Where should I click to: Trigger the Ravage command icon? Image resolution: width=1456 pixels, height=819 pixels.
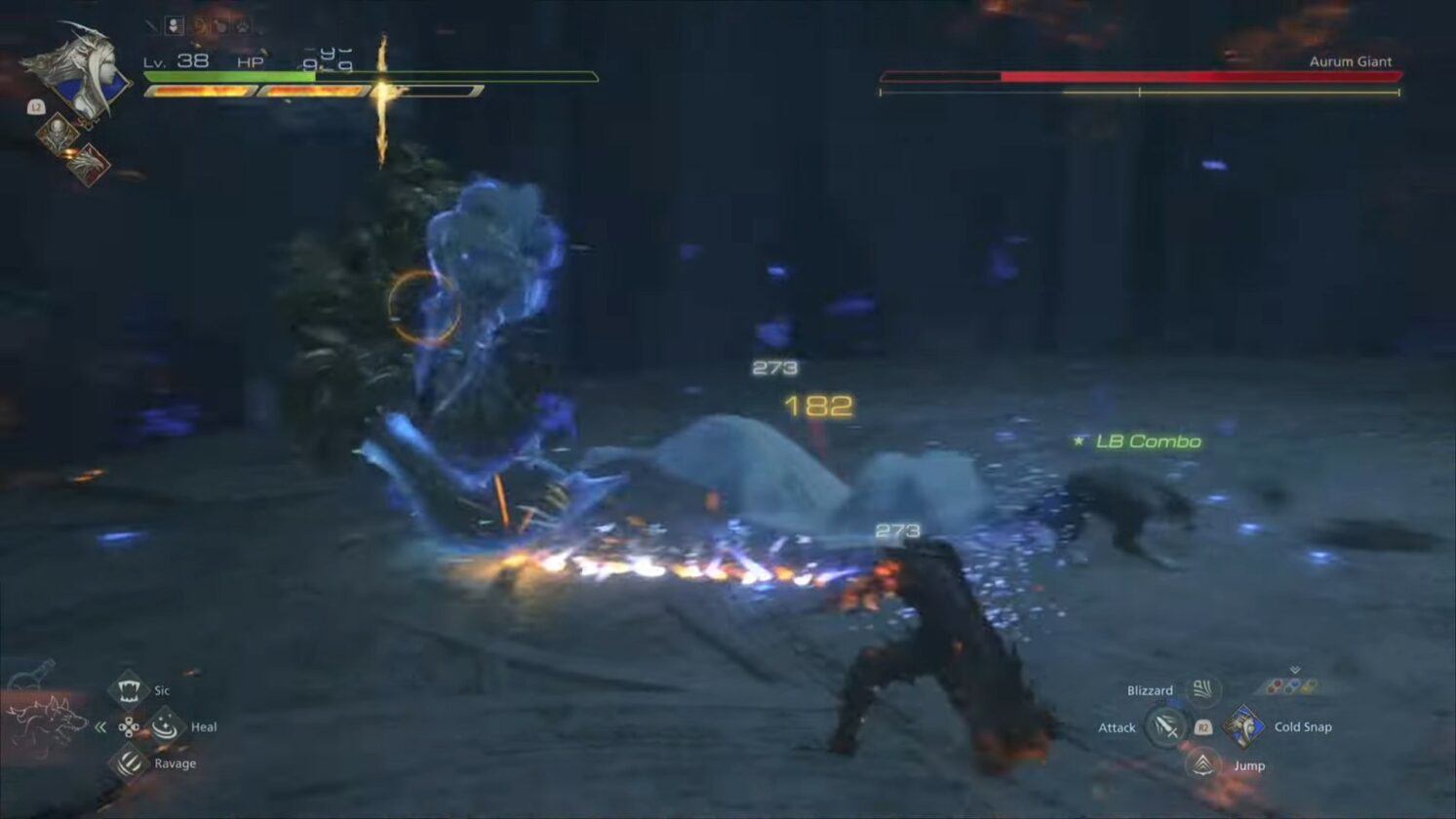click(x=128, y=763)
